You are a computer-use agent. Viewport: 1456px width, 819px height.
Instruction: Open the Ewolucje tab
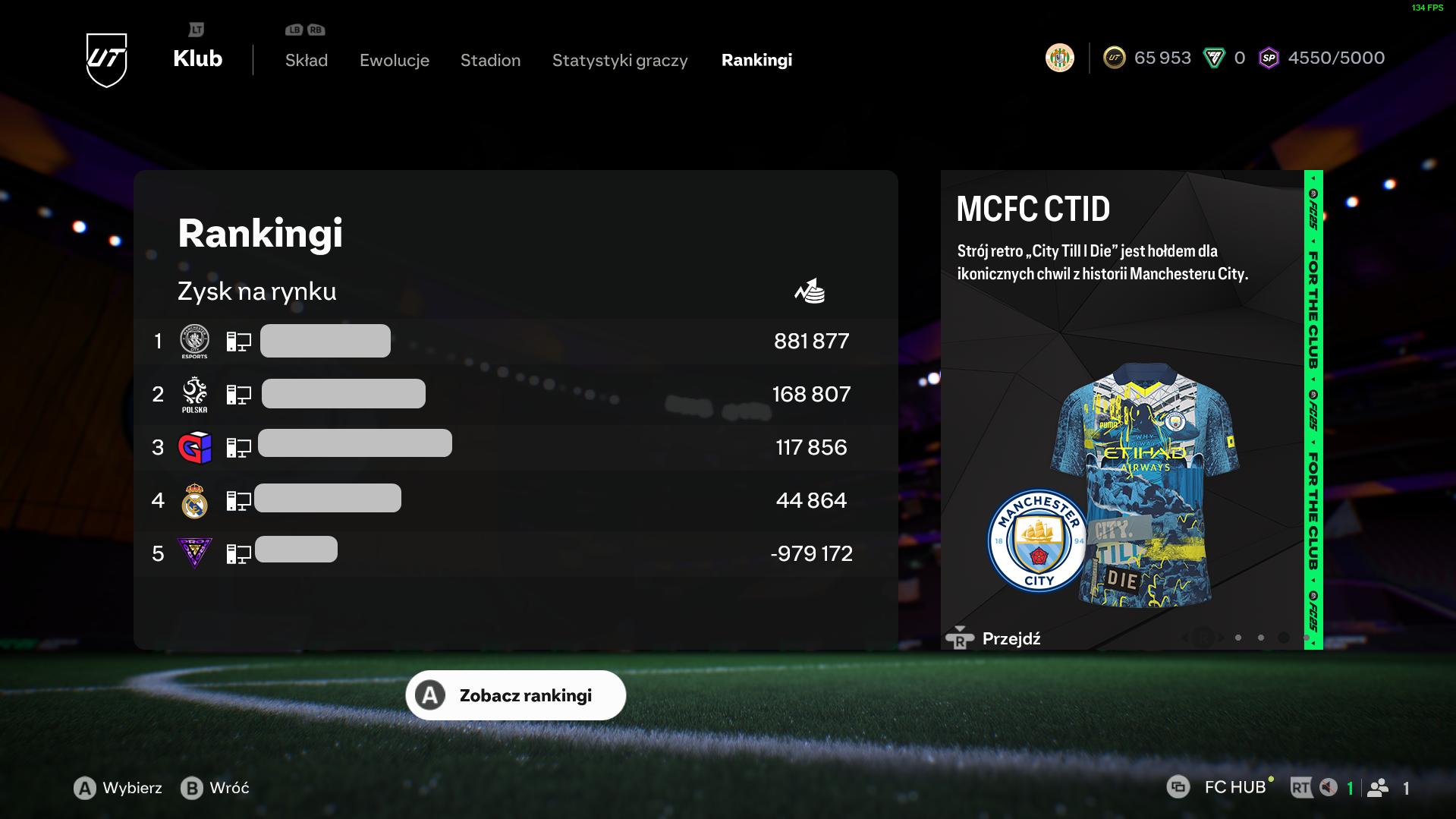394,60
